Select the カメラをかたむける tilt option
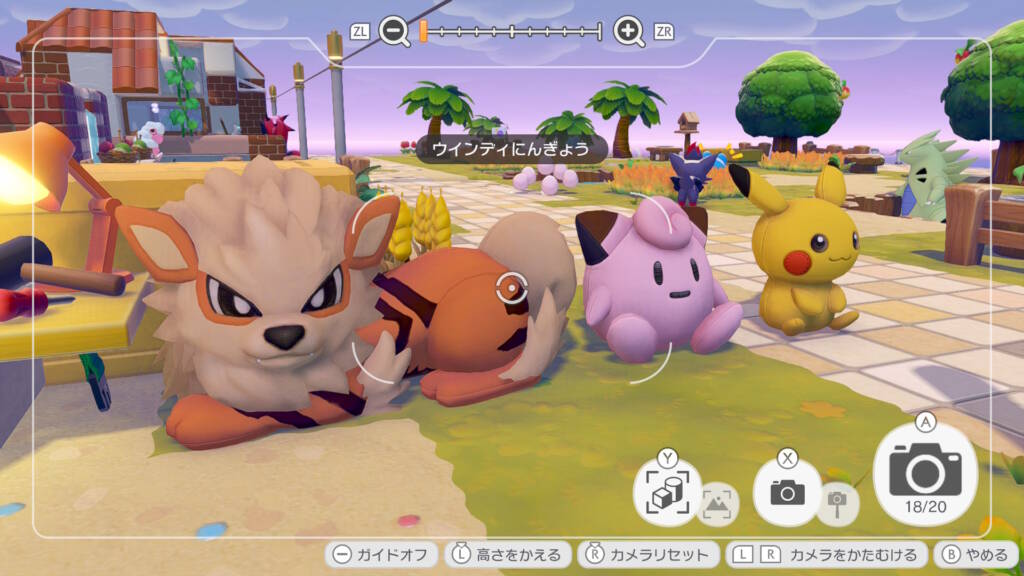1024x576 pixels. (825, 554)
